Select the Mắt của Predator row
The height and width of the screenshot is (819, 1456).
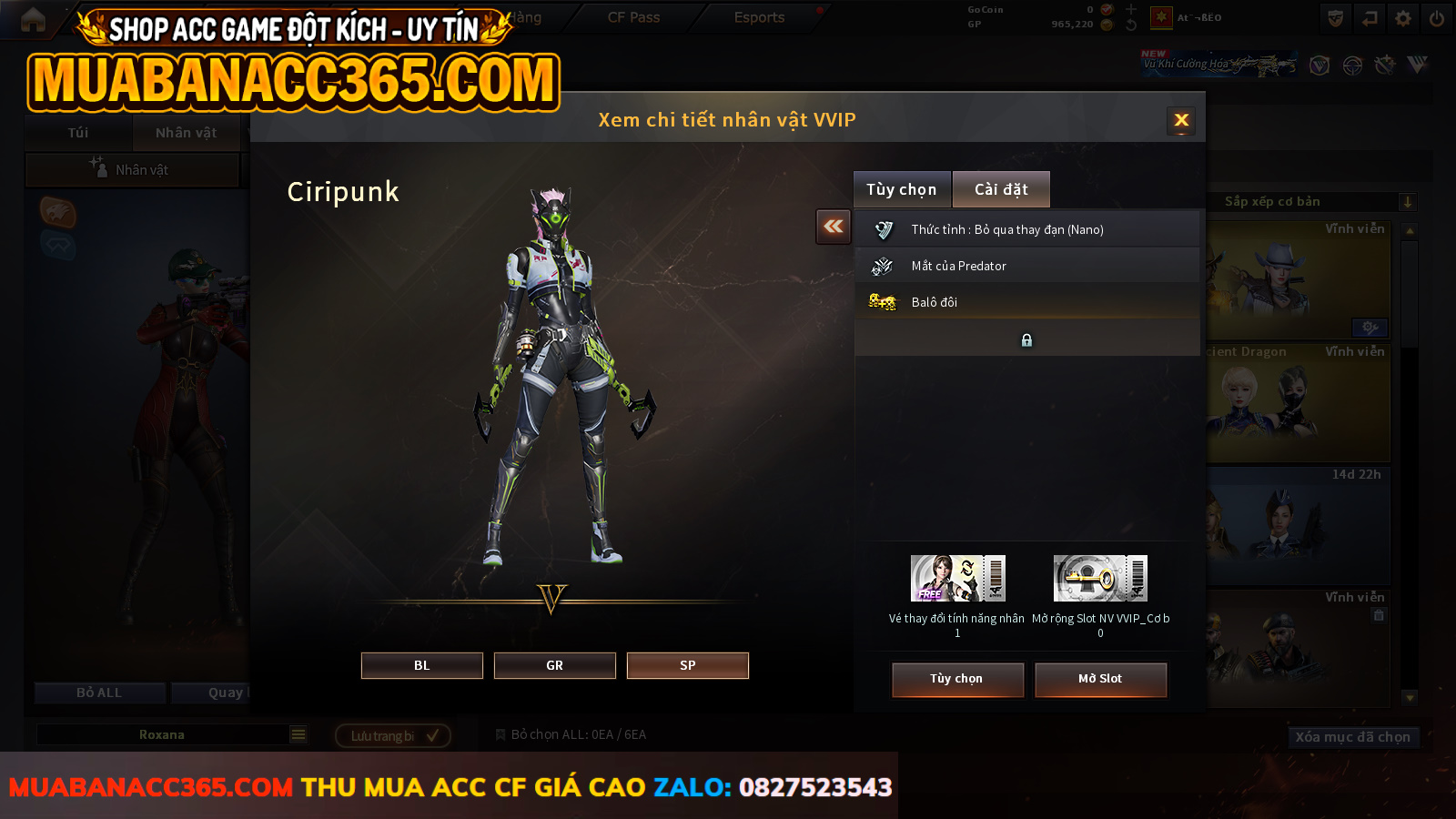pos(1026,266)
